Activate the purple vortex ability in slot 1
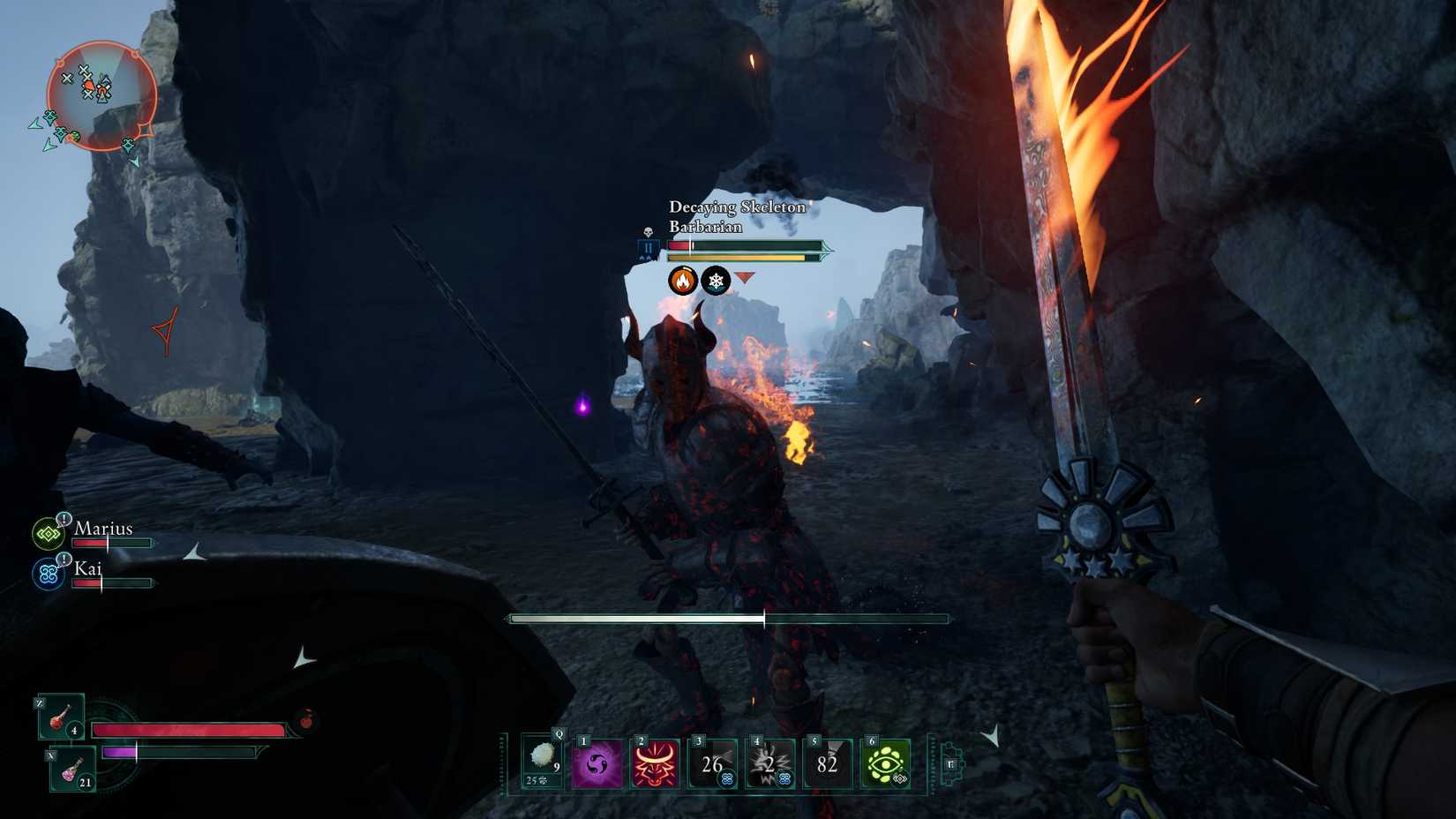The image size is (1456, 819). click(599, 764)
